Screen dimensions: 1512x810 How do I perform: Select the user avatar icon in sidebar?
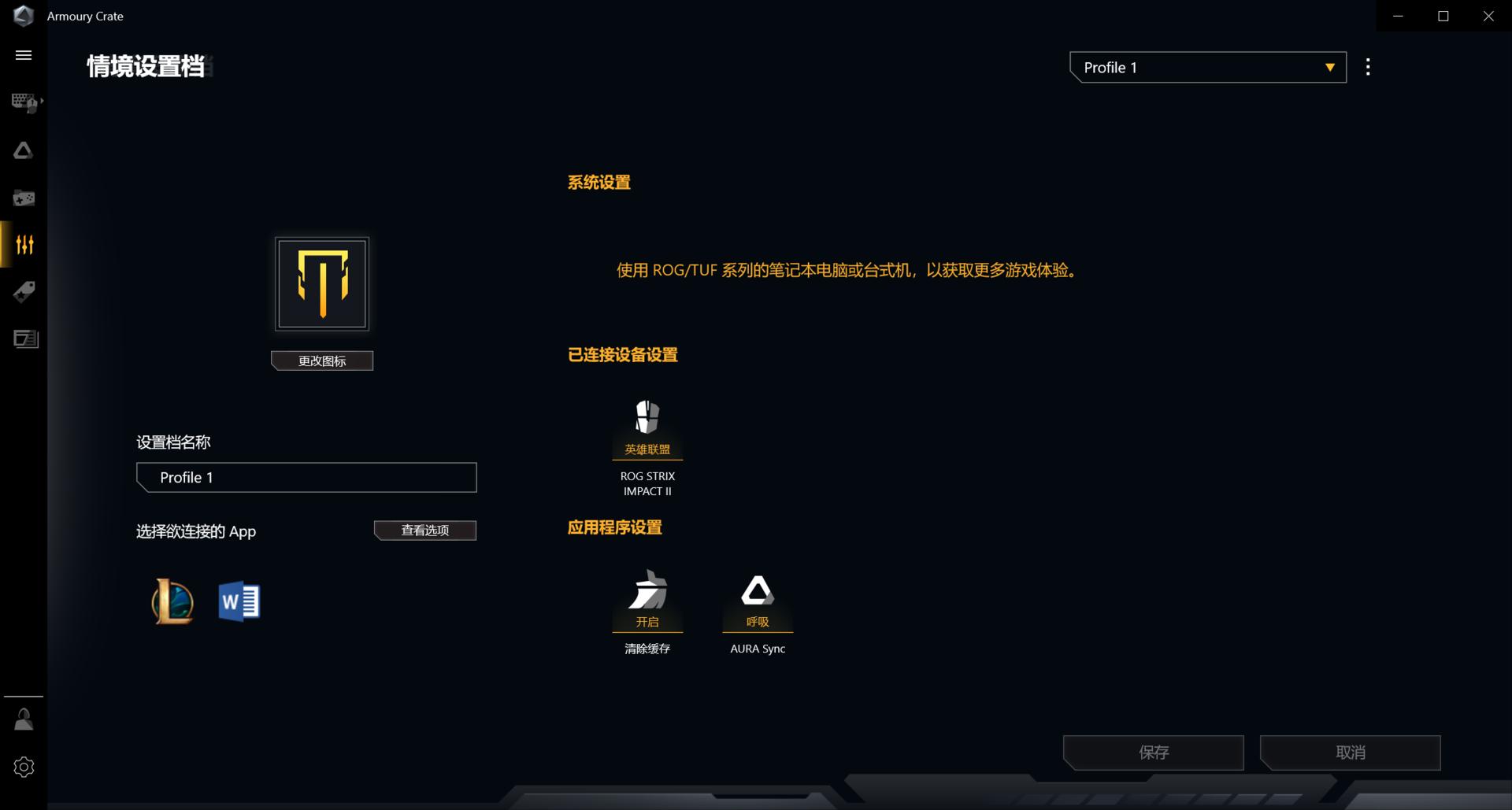pyautogui.click(x=24, y=717)
